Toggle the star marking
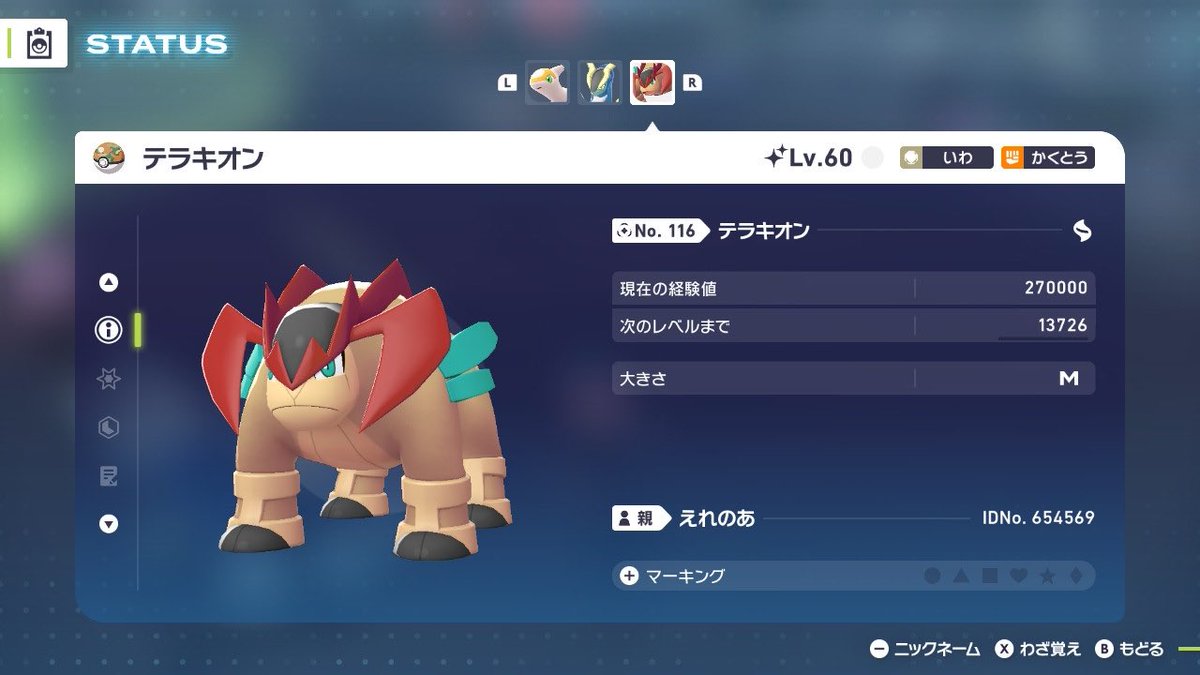The image size is (1200, 675). coord(1047,576)
